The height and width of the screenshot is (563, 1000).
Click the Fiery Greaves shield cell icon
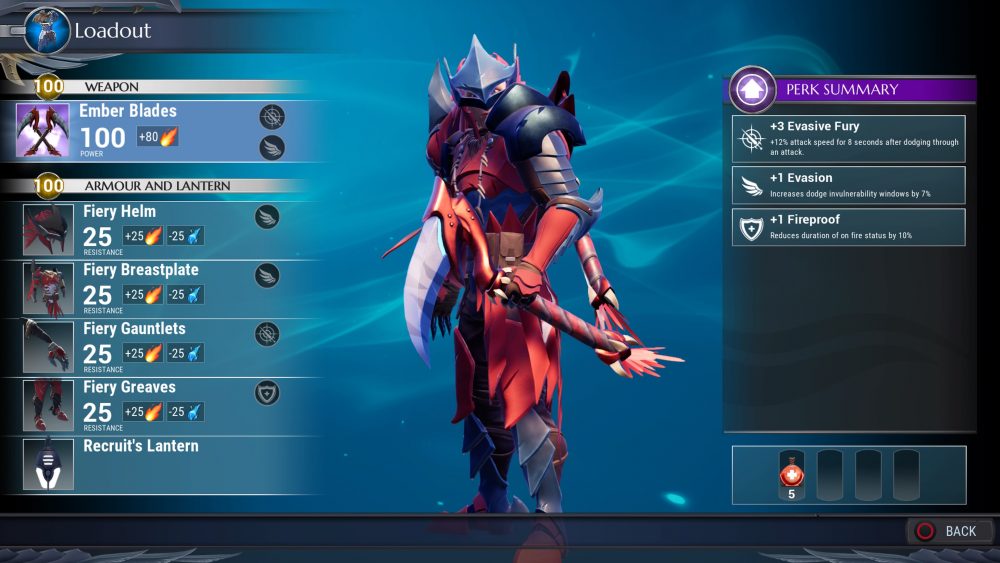(x=267, y=392)
